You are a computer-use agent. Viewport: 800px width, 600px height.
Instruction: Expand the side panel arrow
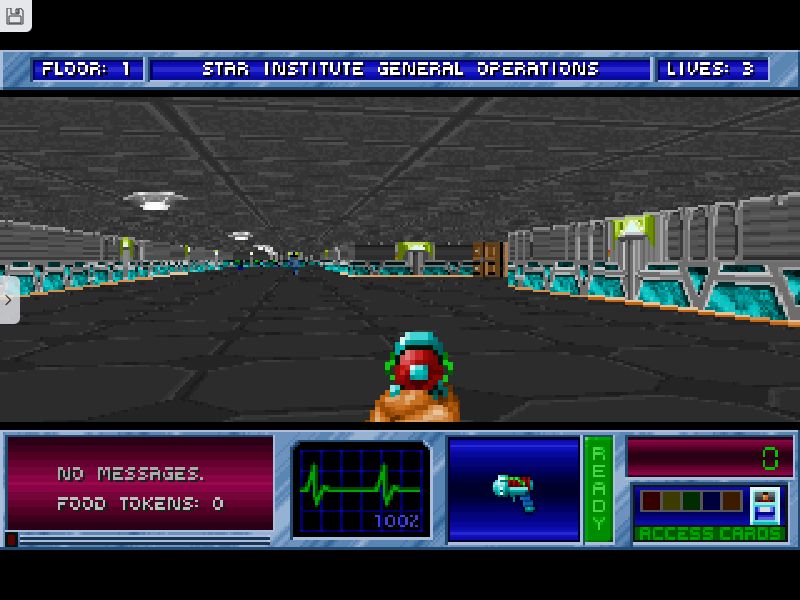9,300
